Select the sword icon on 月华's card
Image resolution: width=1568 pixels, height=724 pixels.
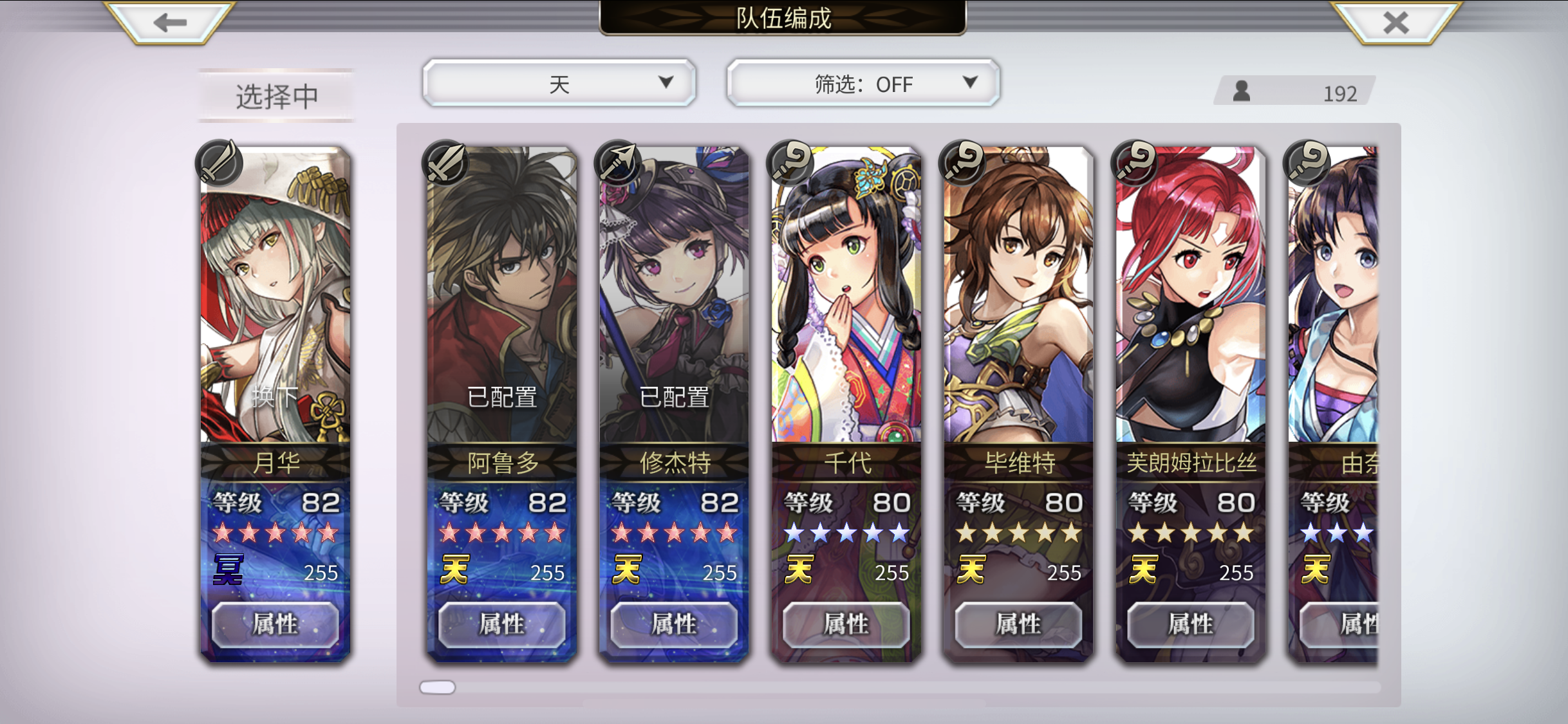click(219, 163)
